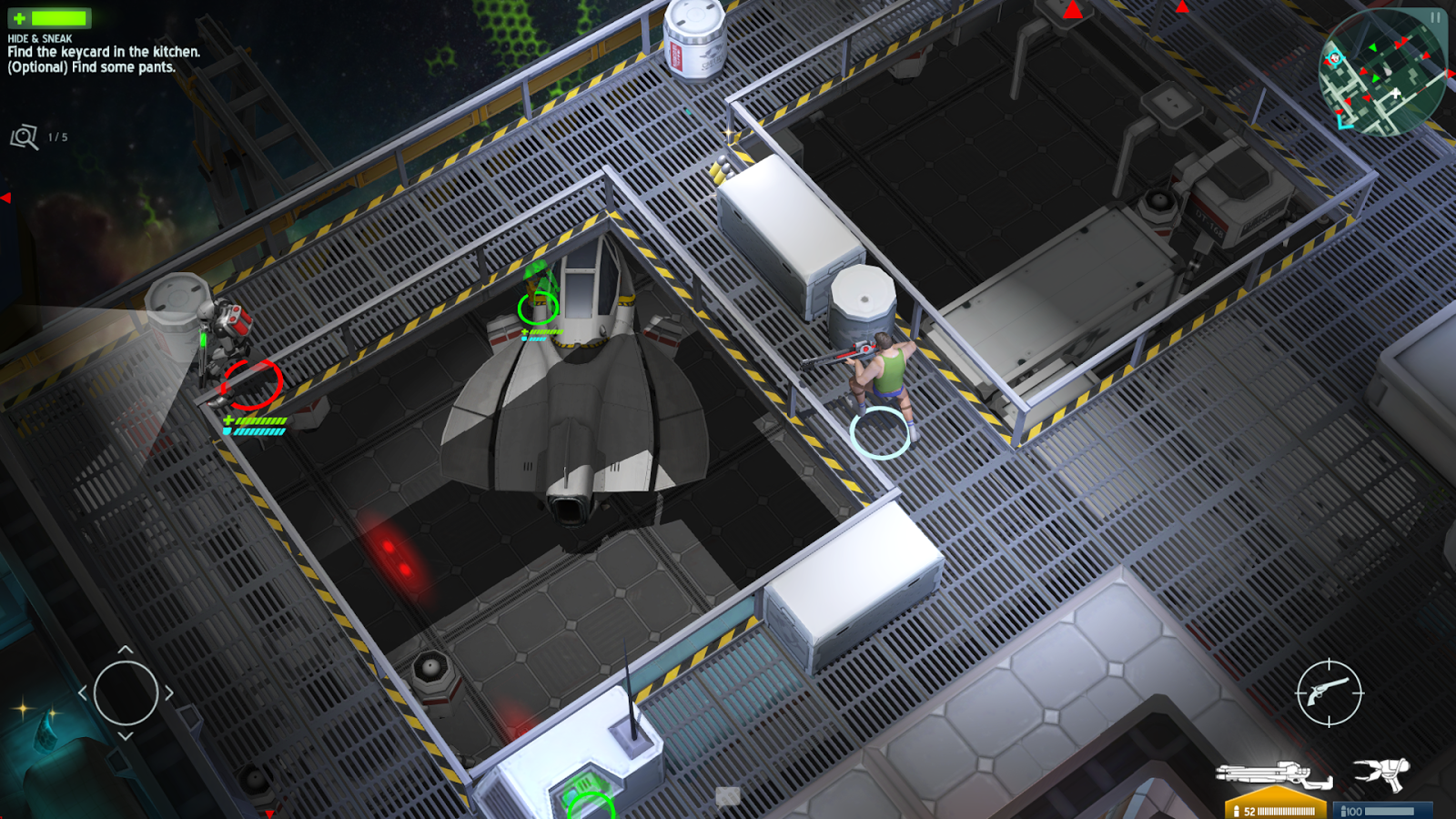This screenshot has height=819, width=1456.
Task: Tap the bullet icon beside the 52 ammo count
Action: click(1238, 810)
